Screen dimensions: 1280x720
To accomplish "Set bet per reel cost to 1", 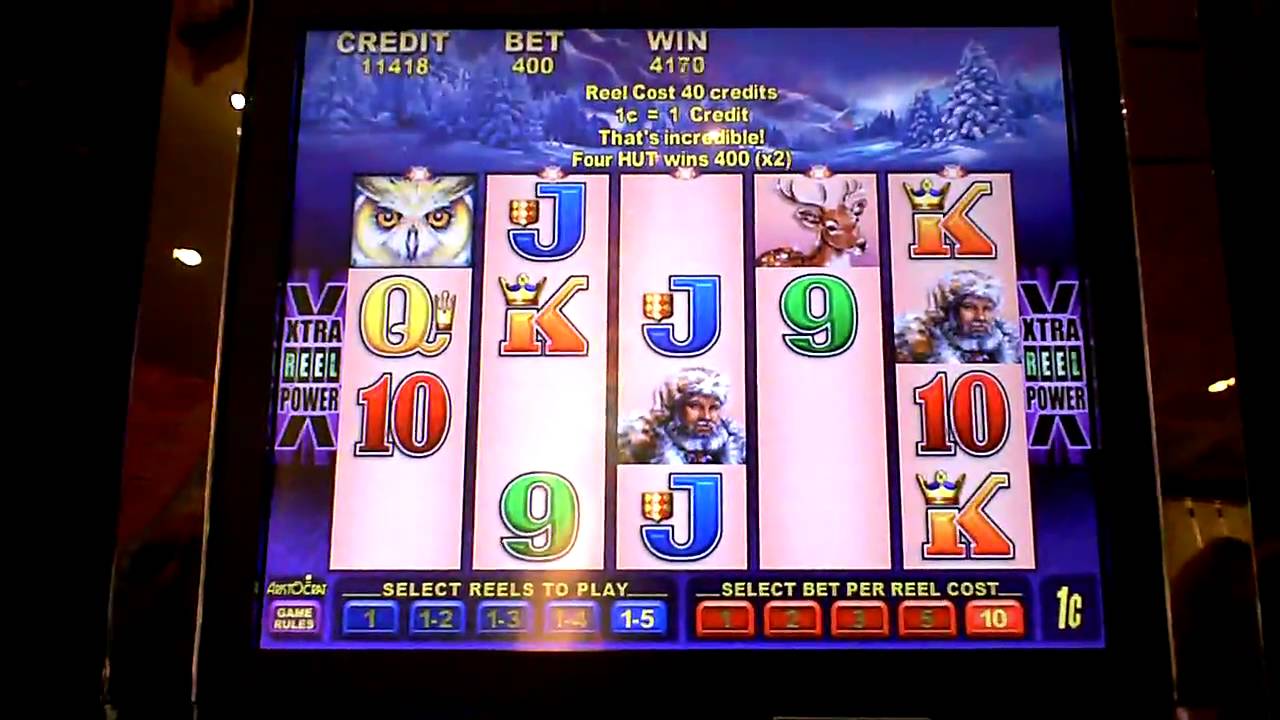I will click(724, 619).
